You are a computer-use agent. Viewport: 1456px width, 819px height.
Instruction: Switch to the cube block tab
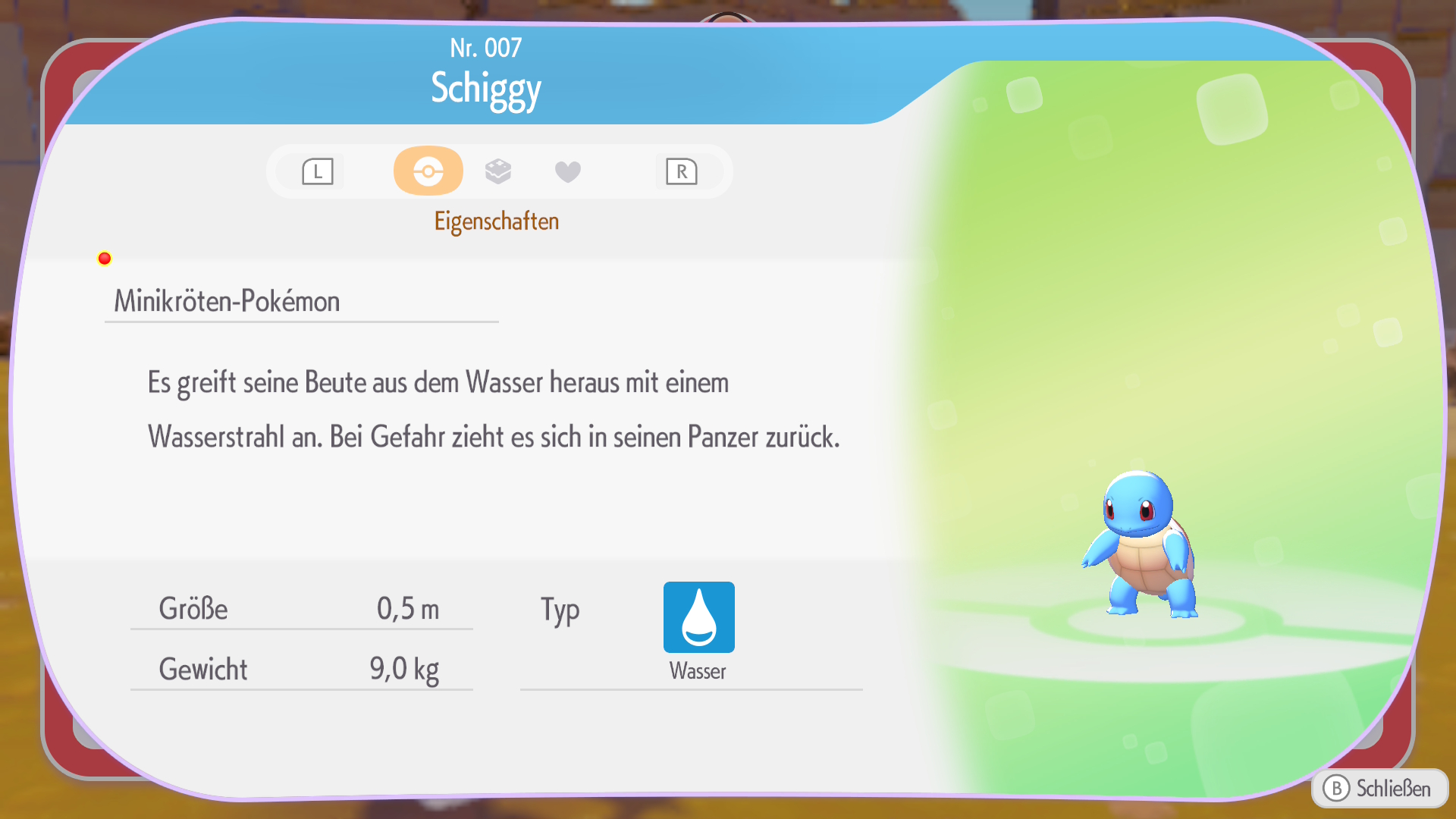498,171
